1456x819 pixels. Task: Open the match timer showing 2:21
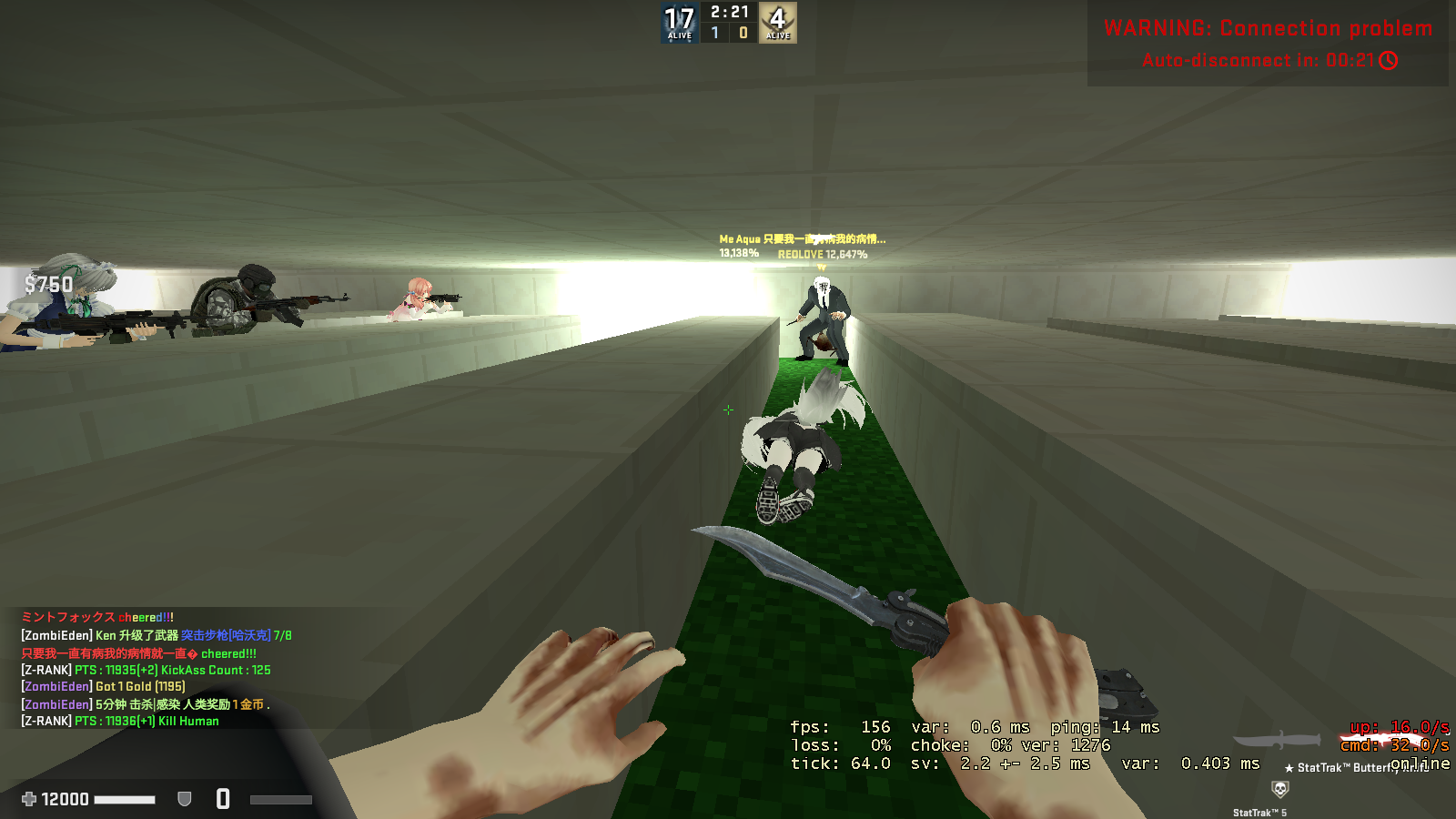pos(728,13)
